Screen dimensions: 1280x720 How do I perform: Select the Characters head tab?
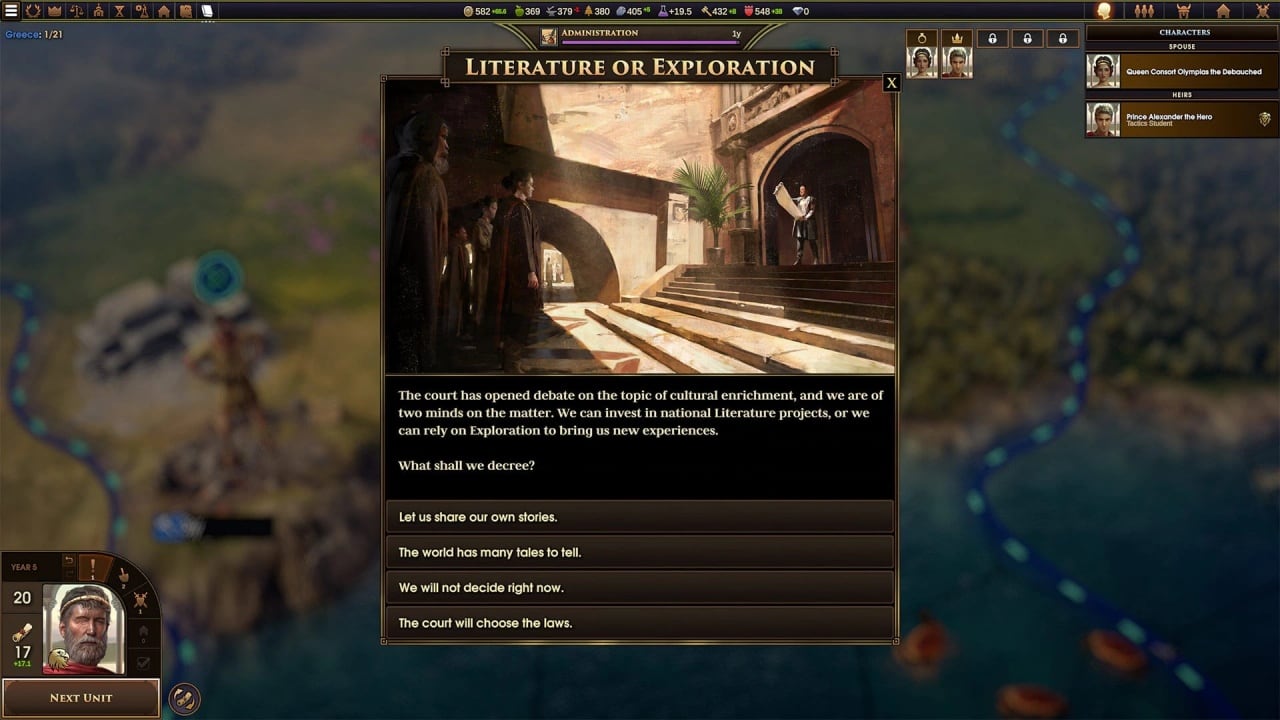pyautogui.click(x=1104, y=11)
